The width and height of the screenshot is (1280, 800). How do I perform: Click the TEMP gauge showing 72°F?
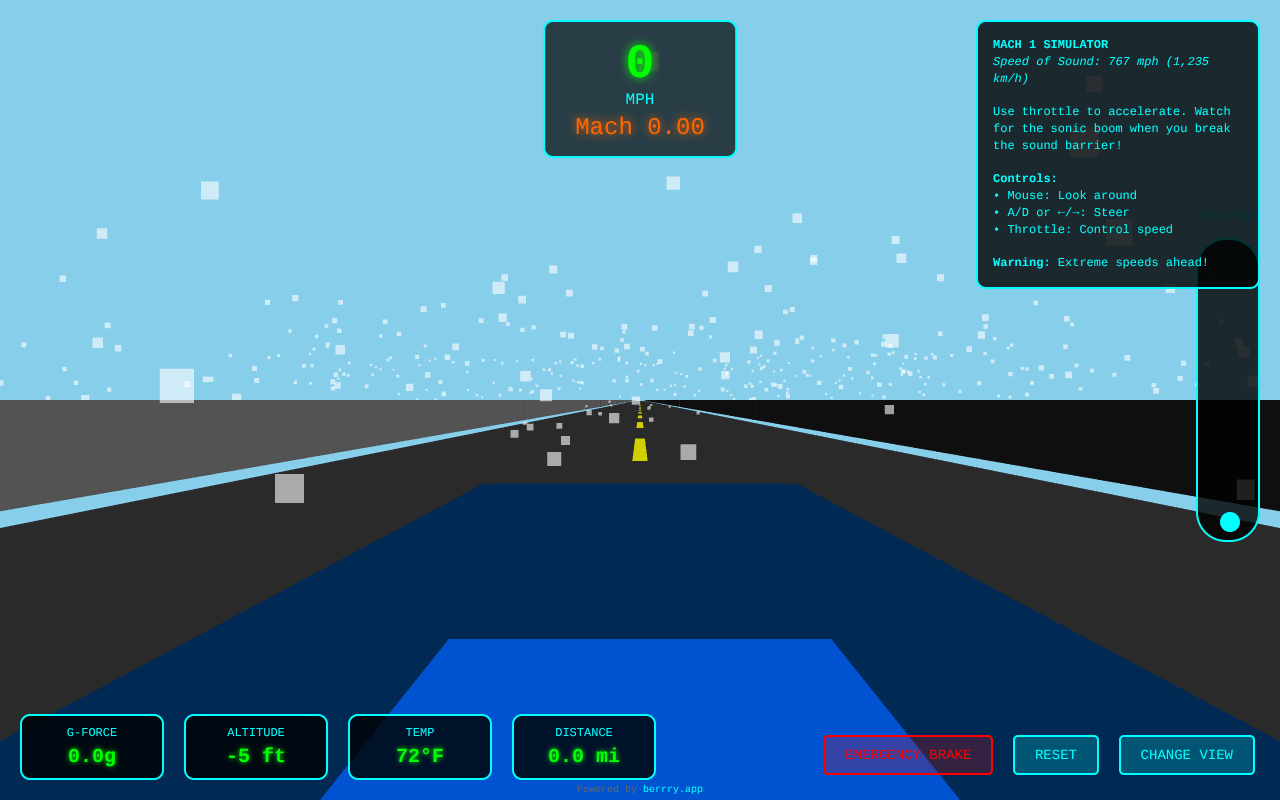click(x=420, y=746)
